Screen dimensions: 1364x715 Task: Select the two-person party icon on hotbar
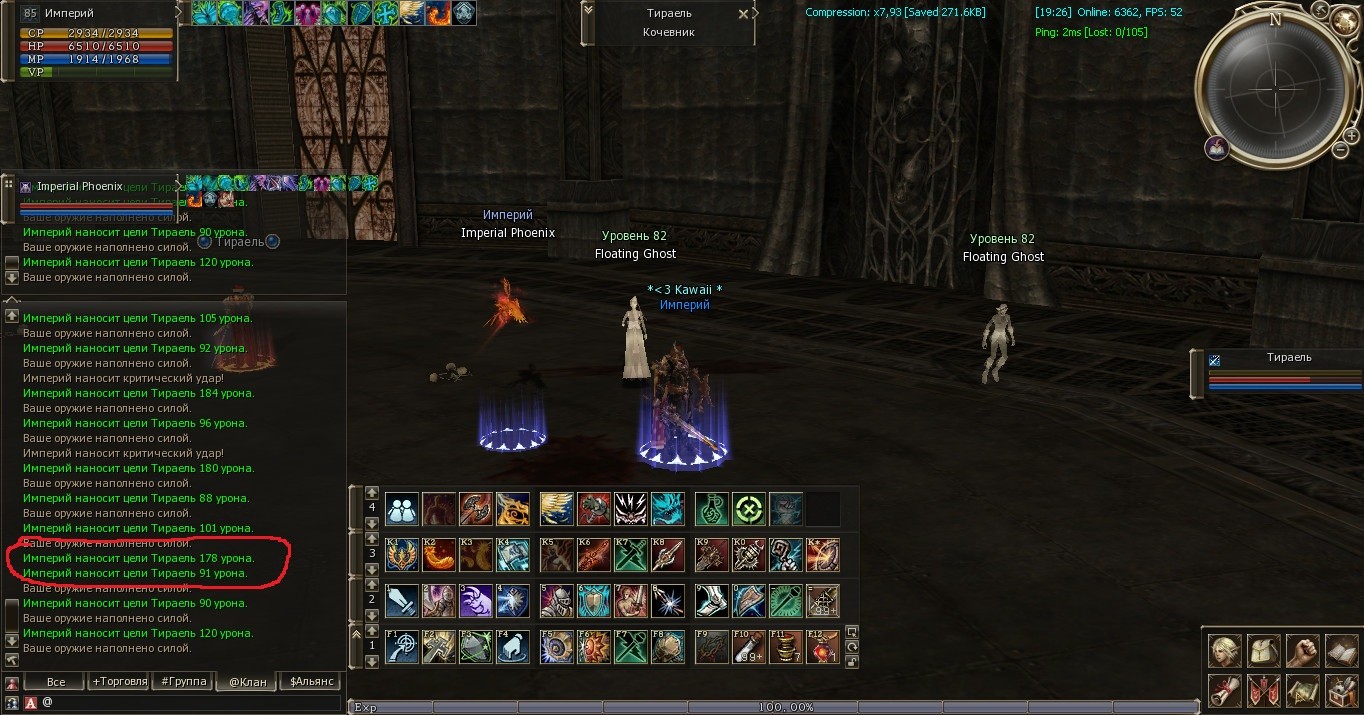point(402,509)
